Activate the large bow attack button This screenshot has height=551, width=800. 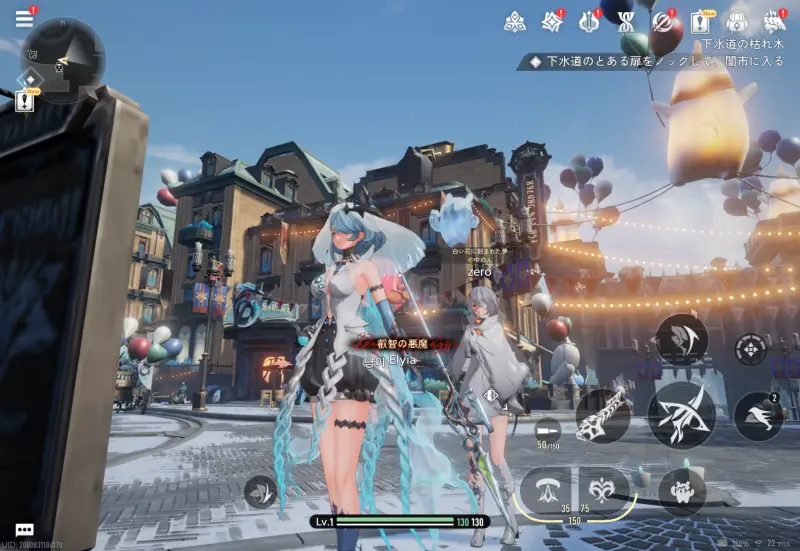pyautogui.click(x=681, y=413)
